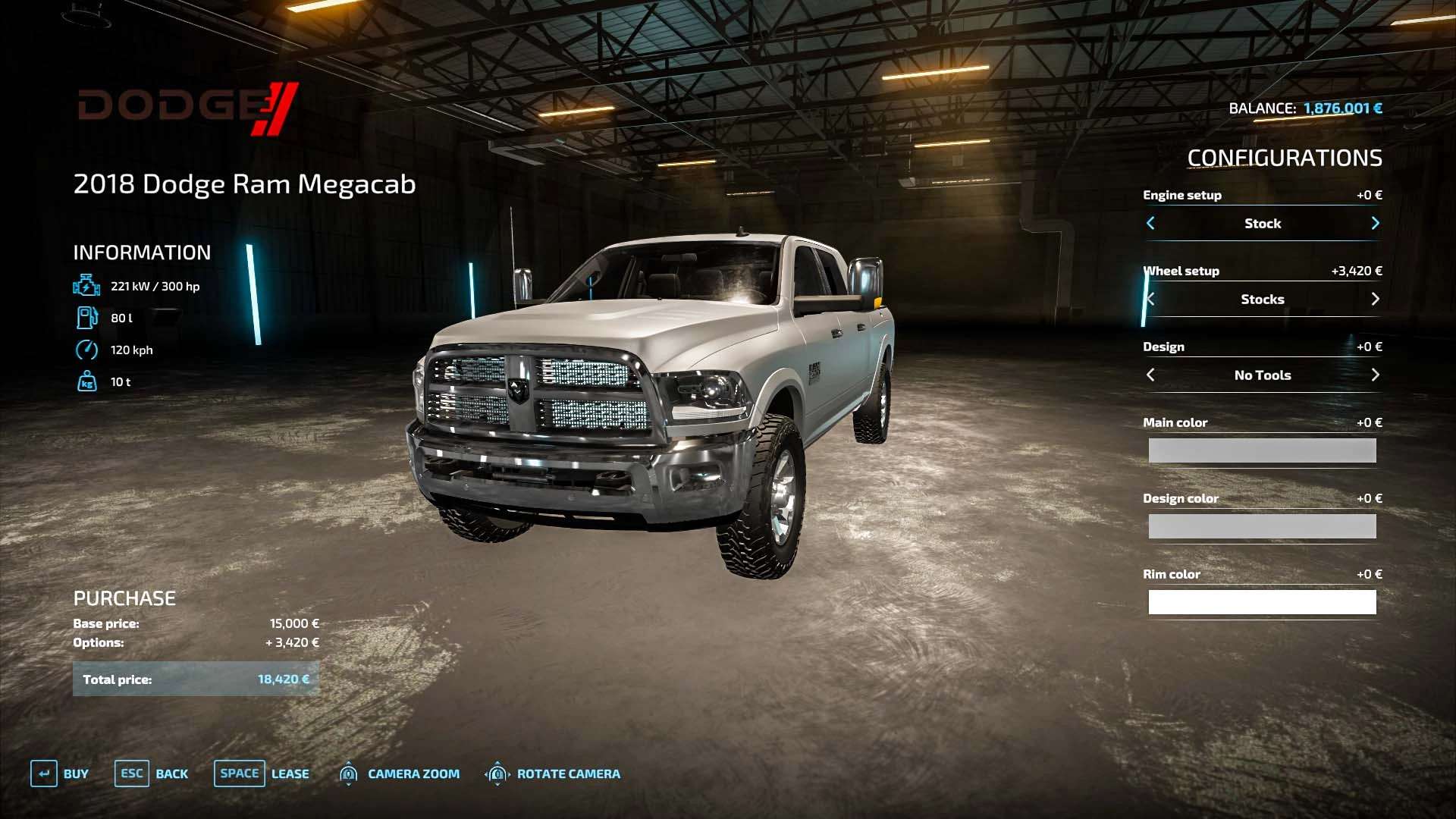This screenshot has width=1456, height=819.
Task: Select previous Engine setup option
Action: (1150, 223)
